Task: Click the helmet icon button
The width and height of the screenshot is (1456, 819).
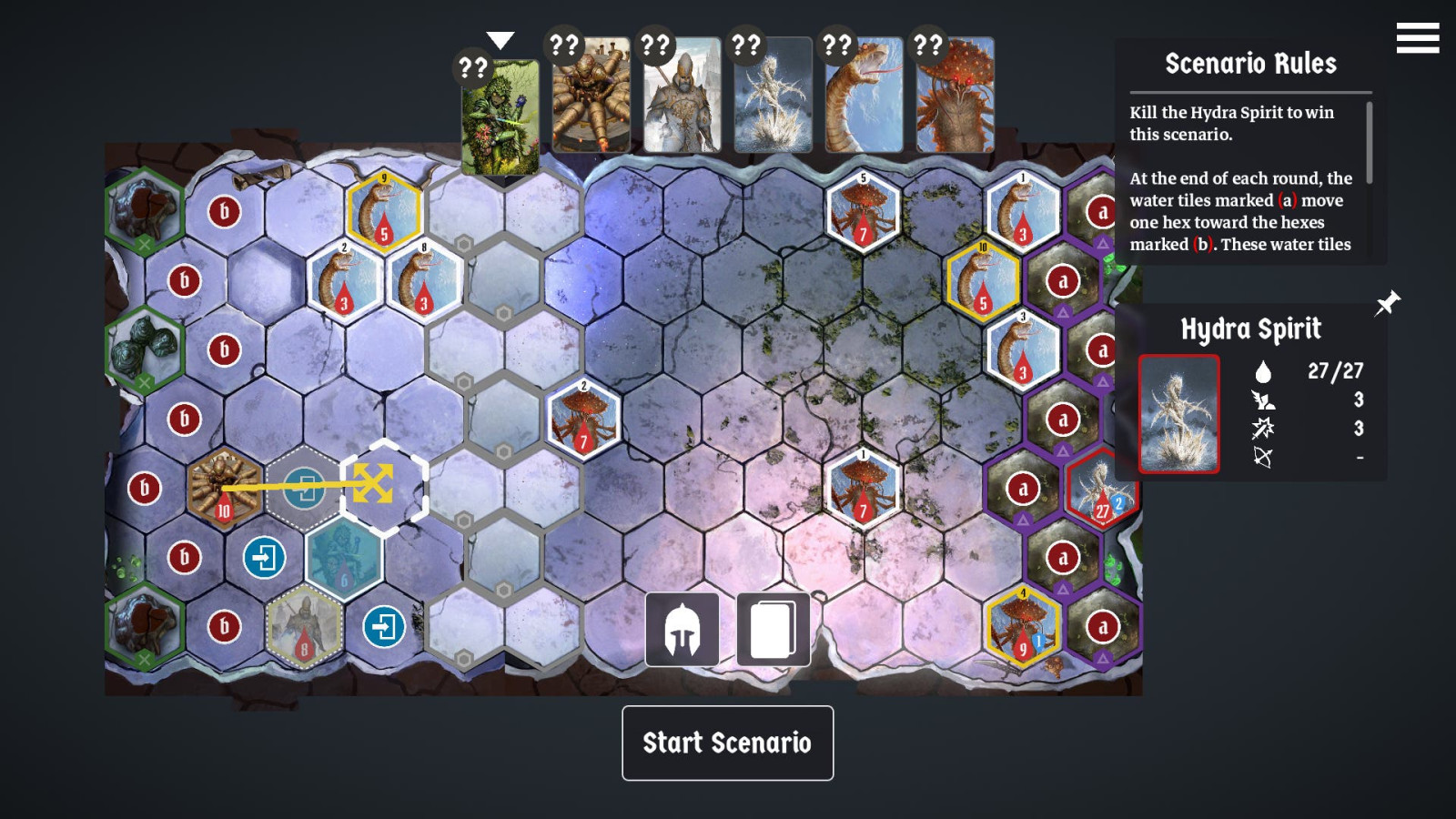Action: 682,629
